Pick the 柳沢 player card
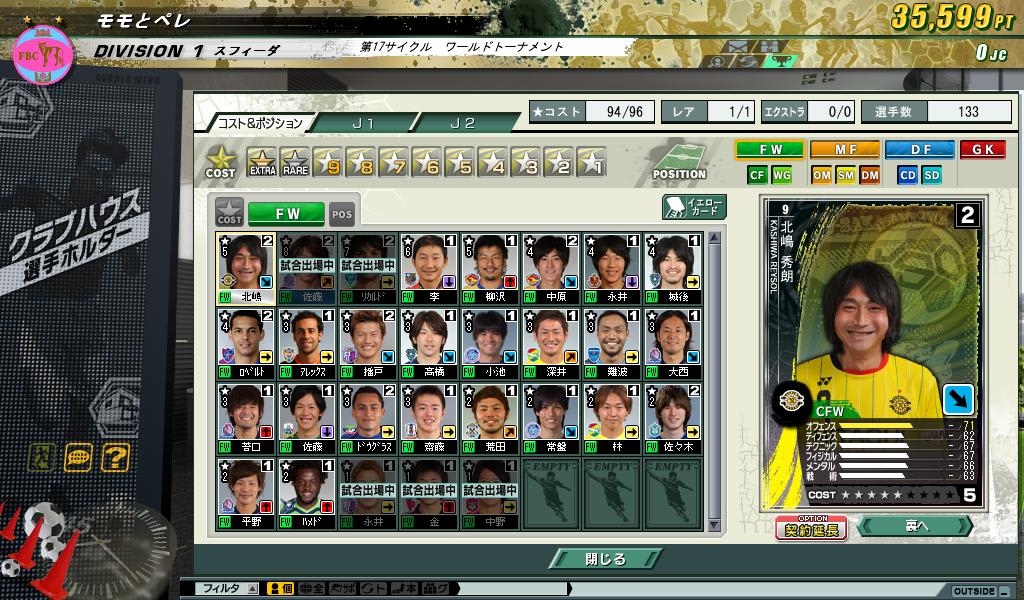 pos(490,268)
